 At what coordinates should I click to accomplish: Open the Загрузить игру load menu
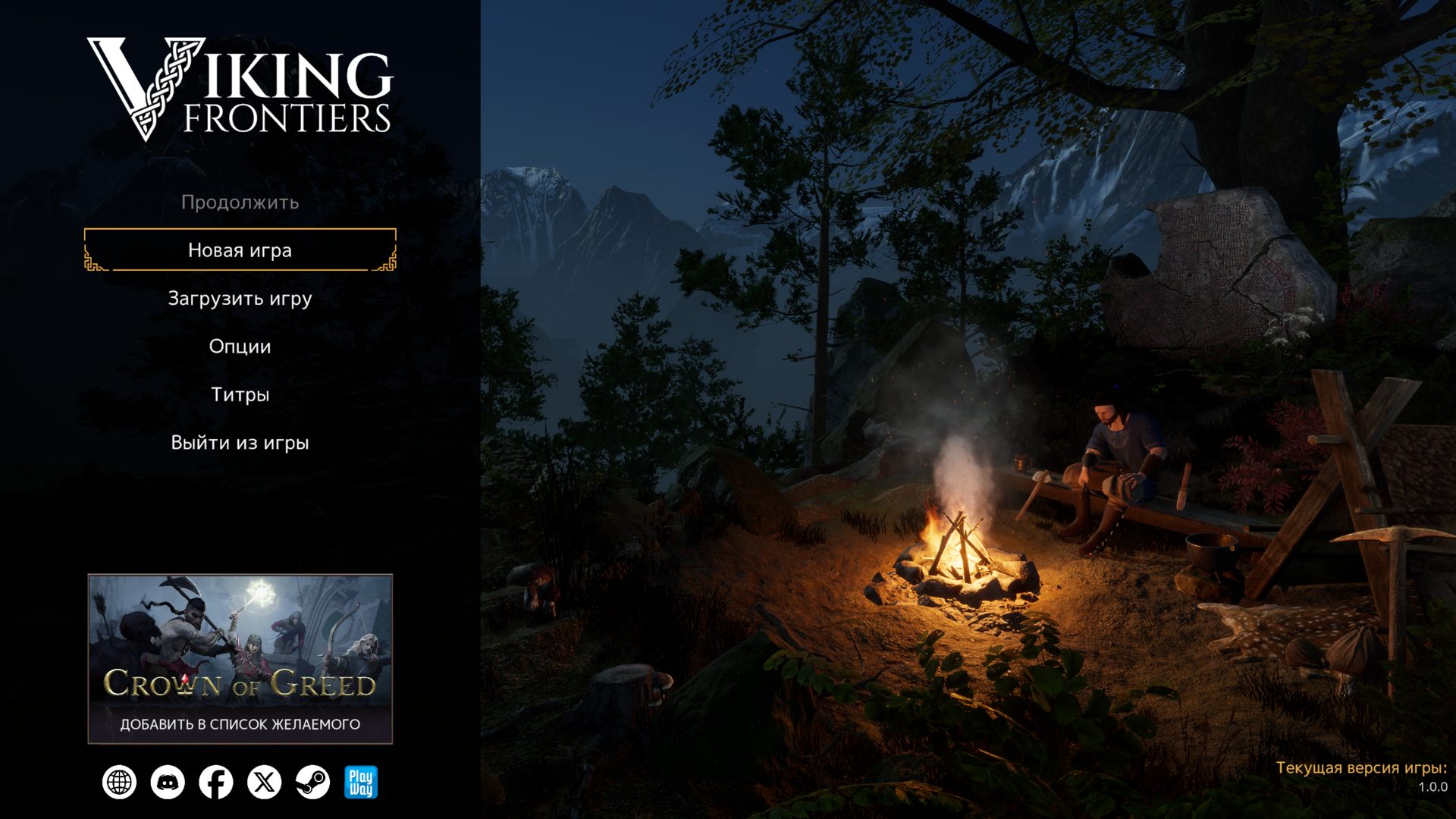pos(240,299)
